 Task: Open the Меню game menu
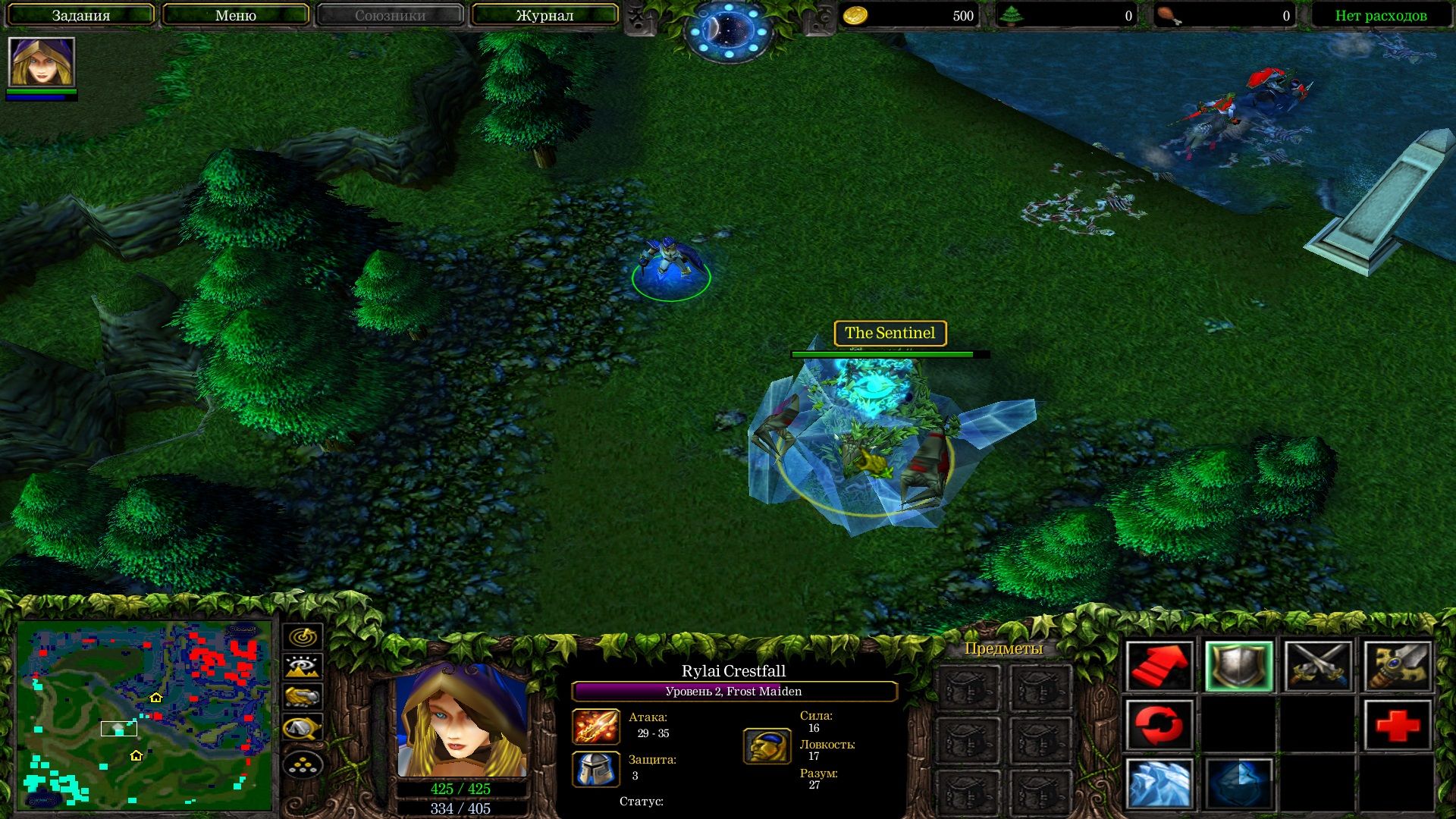tap(236, 15)
